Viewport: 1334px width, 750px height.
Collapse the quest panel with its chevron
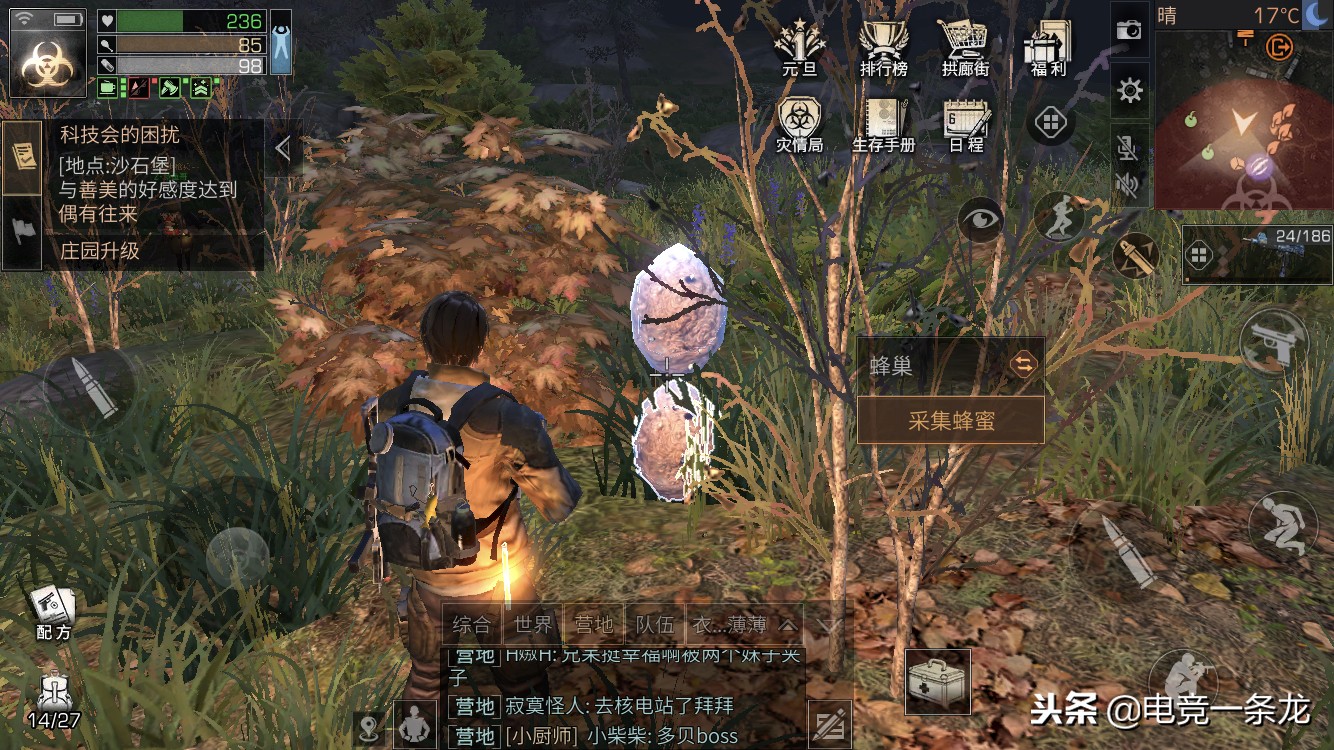[x=283, y=145]
